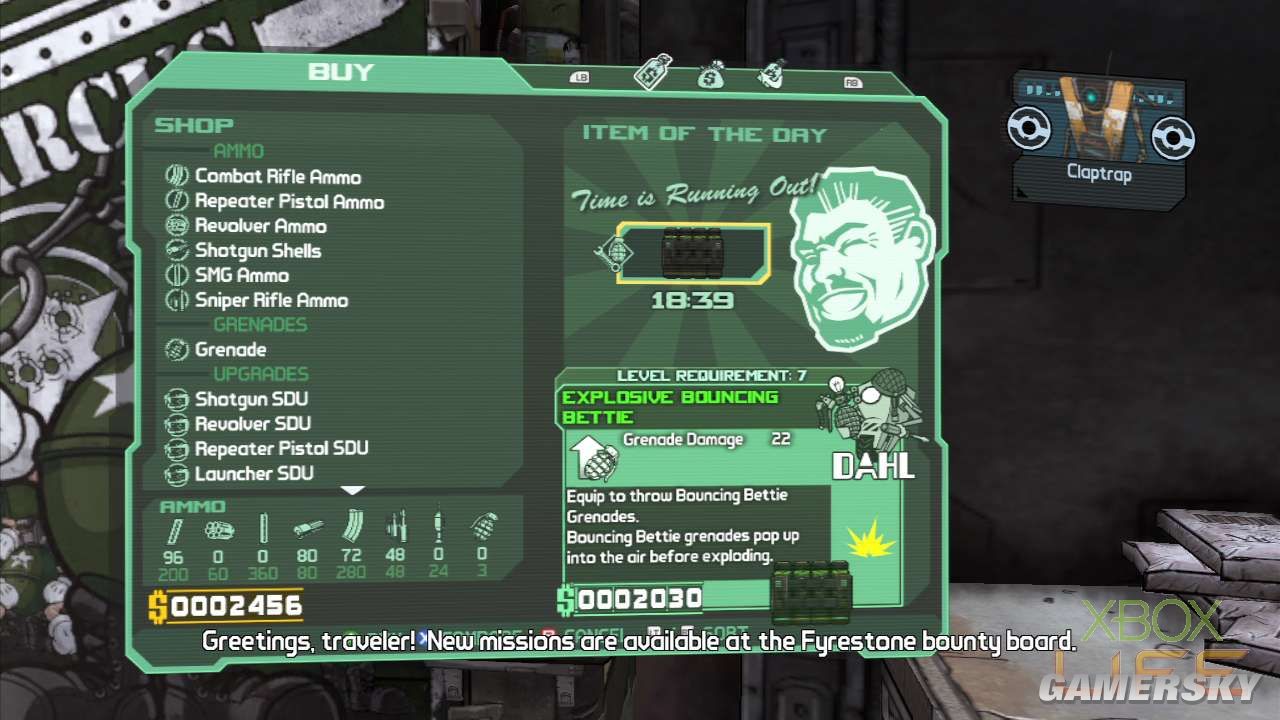This screenshot has height=720, width=1280.
Task: Choose the Repeater Pistol SDU upgrade
Action: coord(281,448)
